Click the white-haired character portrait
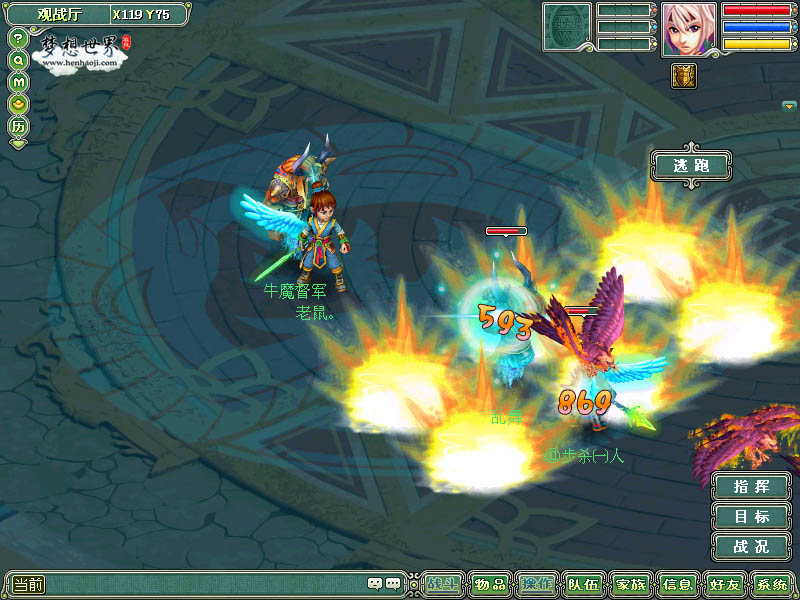 pyautogui.click(x=688, y=29)
